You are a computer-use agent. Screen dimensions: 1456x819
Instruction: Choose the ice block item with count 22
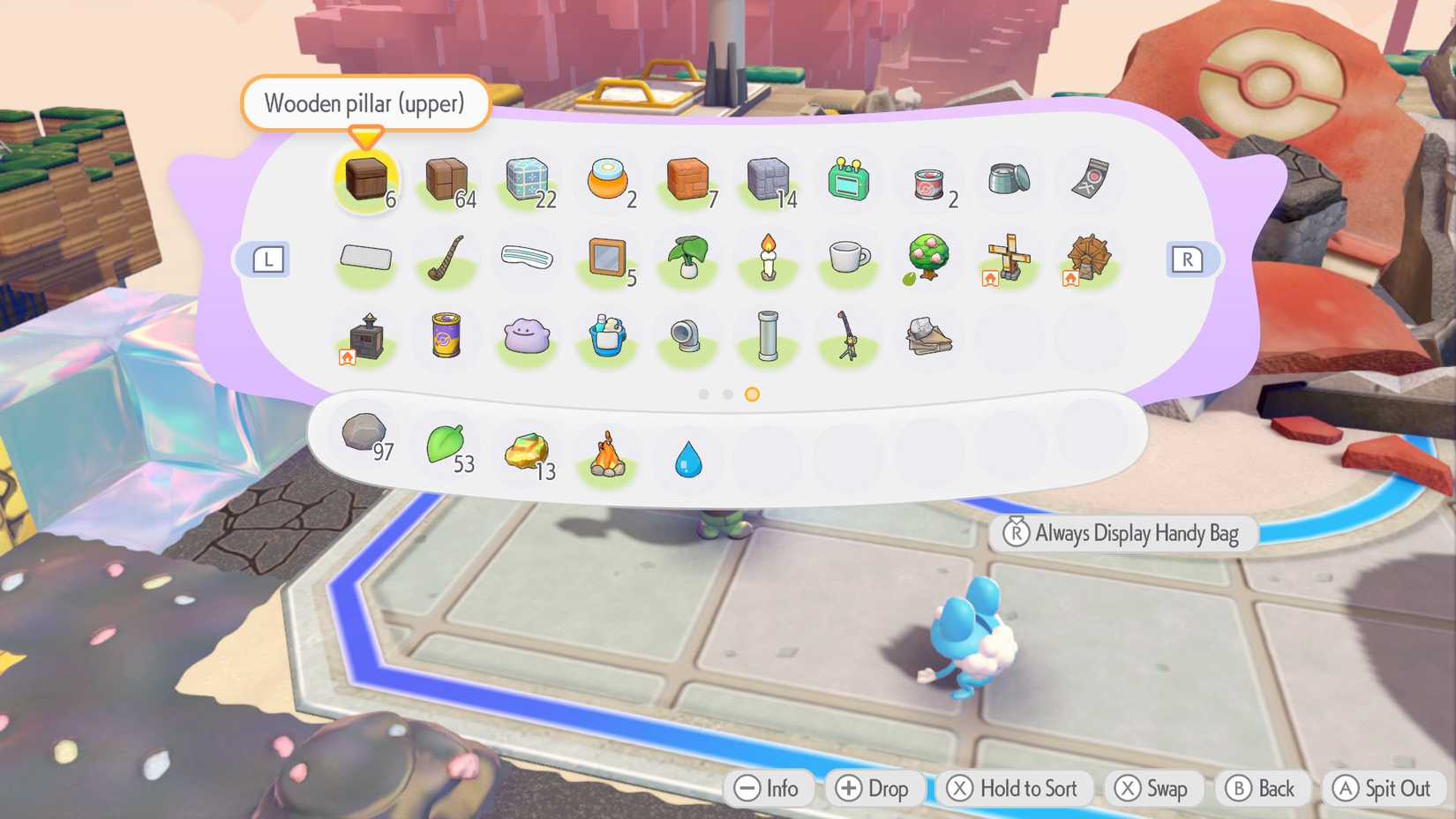527,179
